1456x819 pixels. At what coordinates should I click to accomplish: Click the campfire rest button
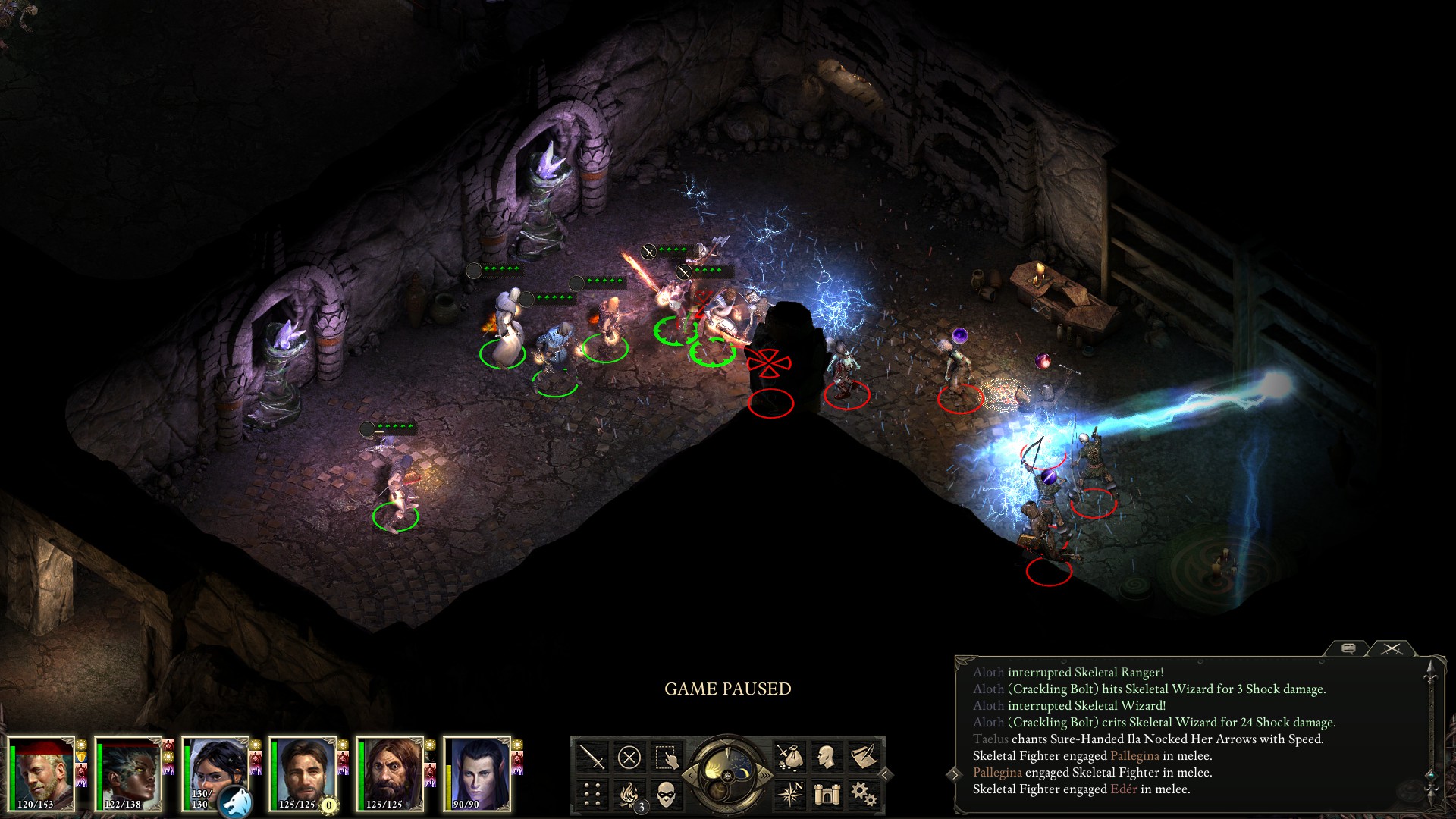[629, 794]
